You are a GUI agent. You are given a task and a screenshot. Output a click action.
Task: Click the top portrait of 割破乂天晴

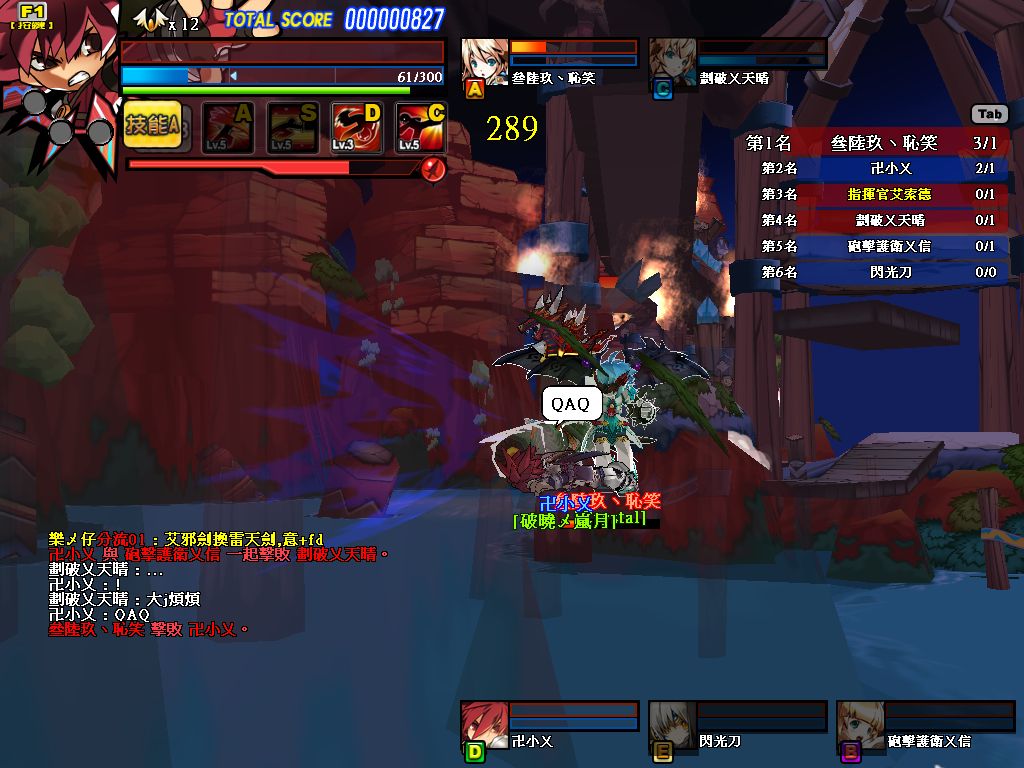[672, 64]
